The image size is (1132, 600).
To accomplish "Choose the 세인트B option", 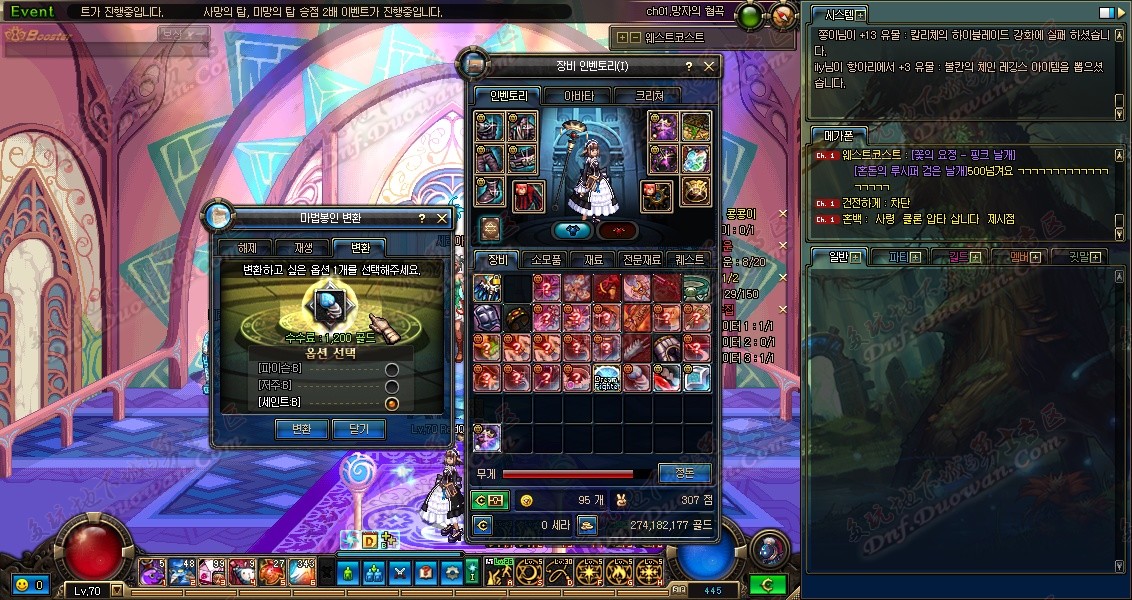I will pos(392,403).
